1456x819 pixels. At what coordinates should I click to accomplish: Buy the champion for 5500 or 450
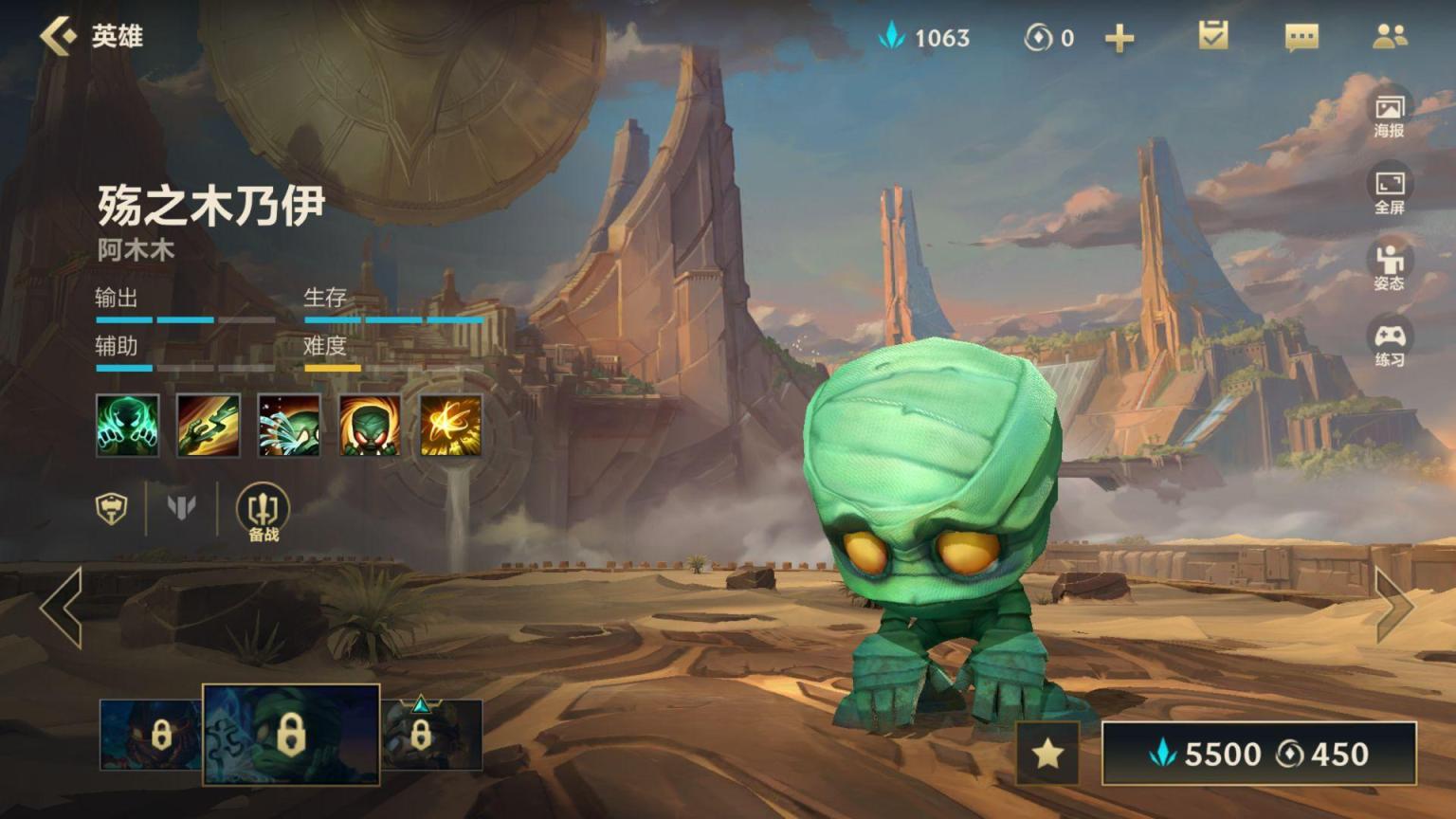pos(1259,754)
